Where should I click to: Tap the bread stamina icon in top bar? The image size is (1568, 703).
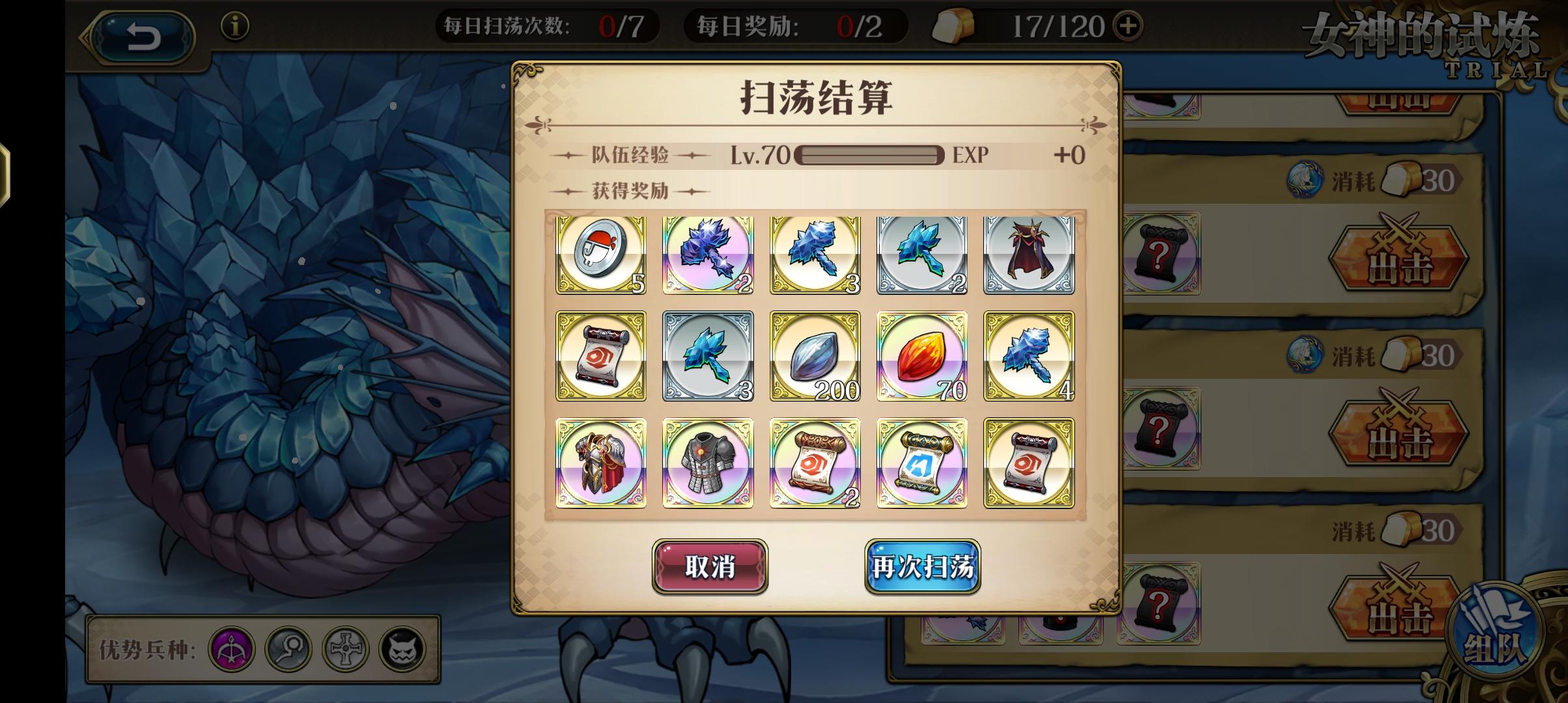[955, 25]
